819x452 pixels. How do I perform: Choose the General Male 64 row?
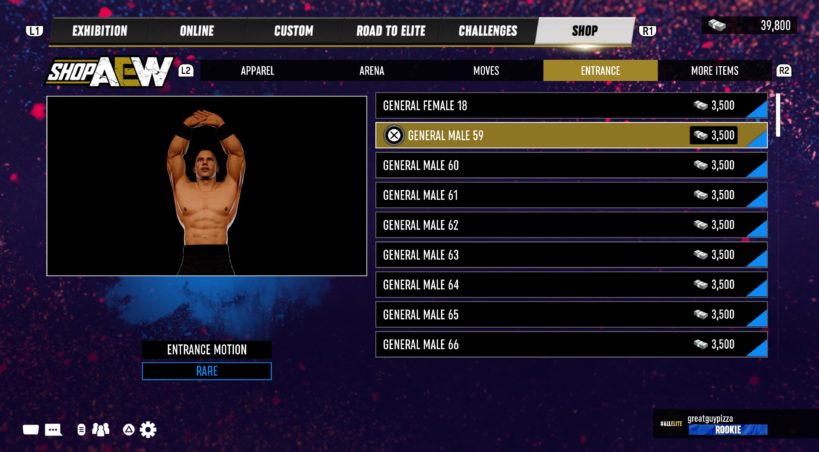(570, 285)
